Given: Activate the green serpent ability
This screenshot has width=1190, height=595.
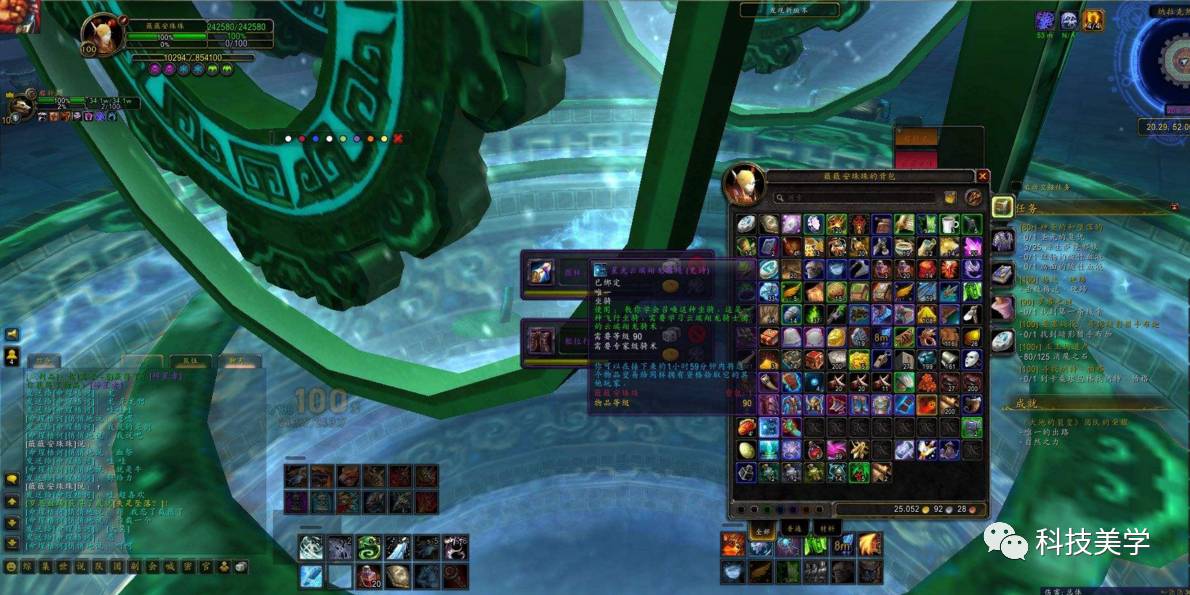Looking at the screenshot, I should click(x=369, y=547).
